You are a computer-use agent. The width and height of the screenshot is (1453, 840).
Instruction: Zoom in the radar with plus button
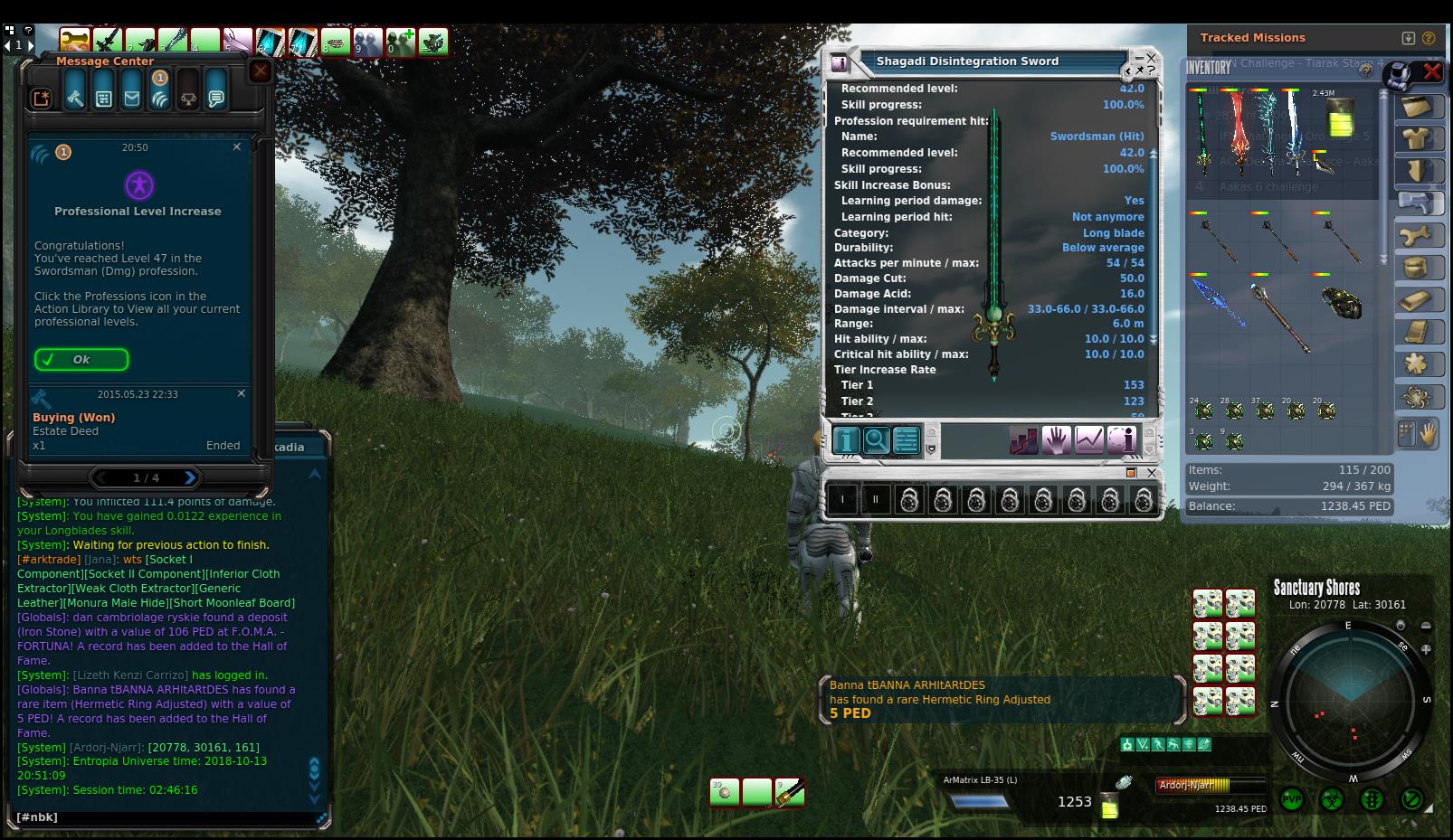coord(1426,649)
